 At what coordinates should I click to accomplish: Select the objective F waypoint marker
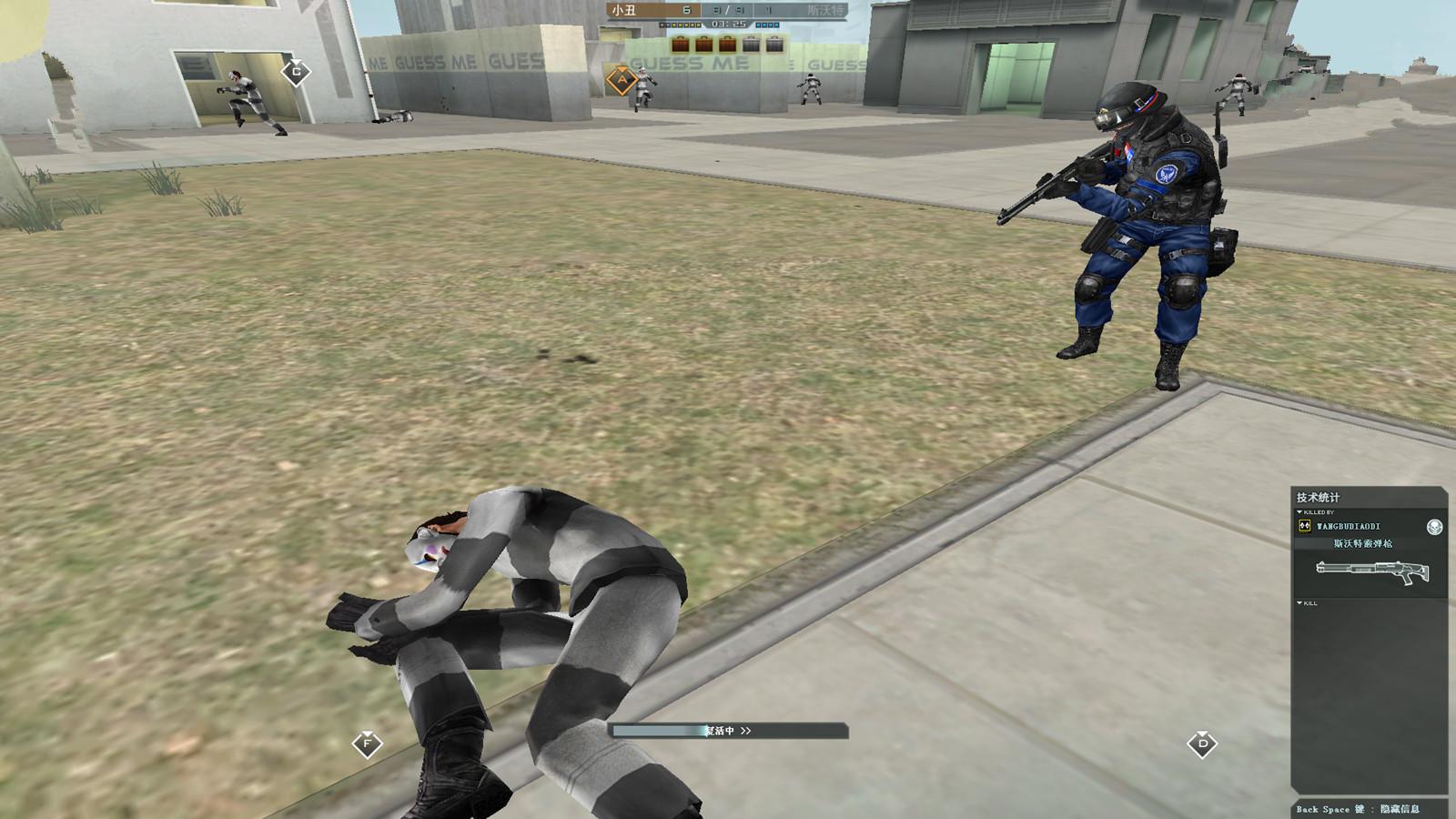point(367,743)
